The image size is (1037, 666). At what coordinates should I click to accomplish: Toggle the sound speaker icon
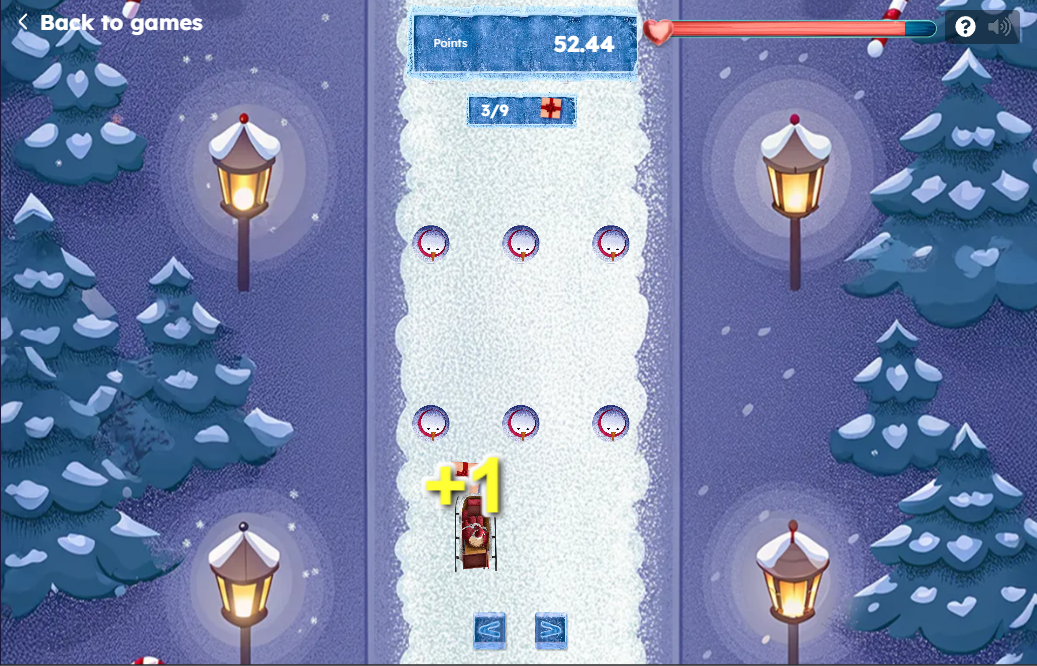point(999,27)
